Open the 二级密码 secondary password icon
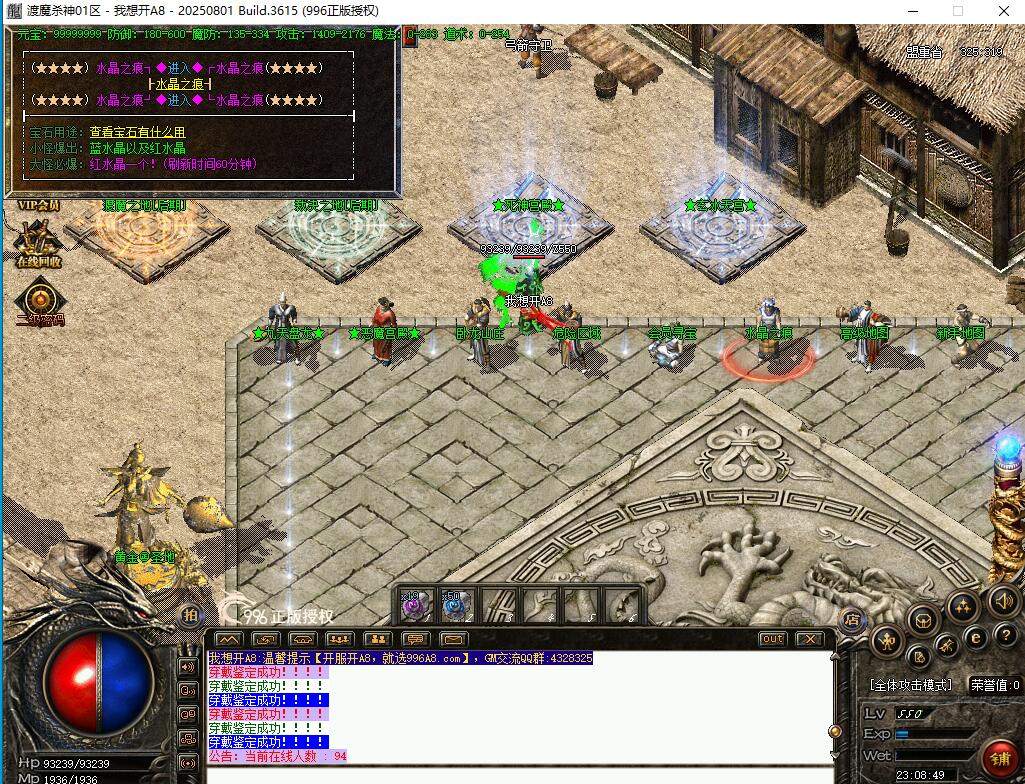 40,301
